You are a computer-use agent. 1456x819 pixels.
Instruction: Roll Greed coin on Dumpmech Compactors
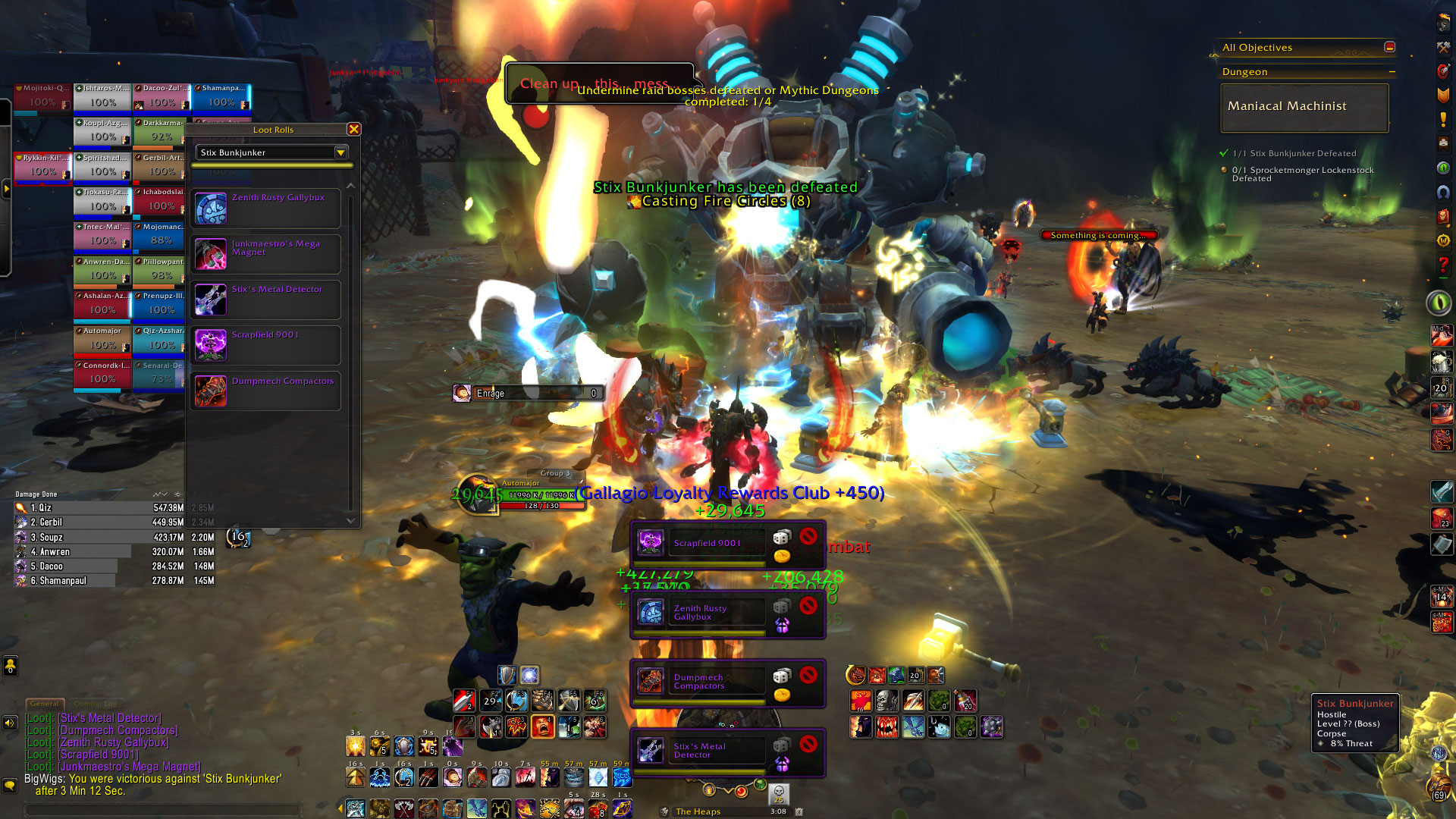coord(782,695)
